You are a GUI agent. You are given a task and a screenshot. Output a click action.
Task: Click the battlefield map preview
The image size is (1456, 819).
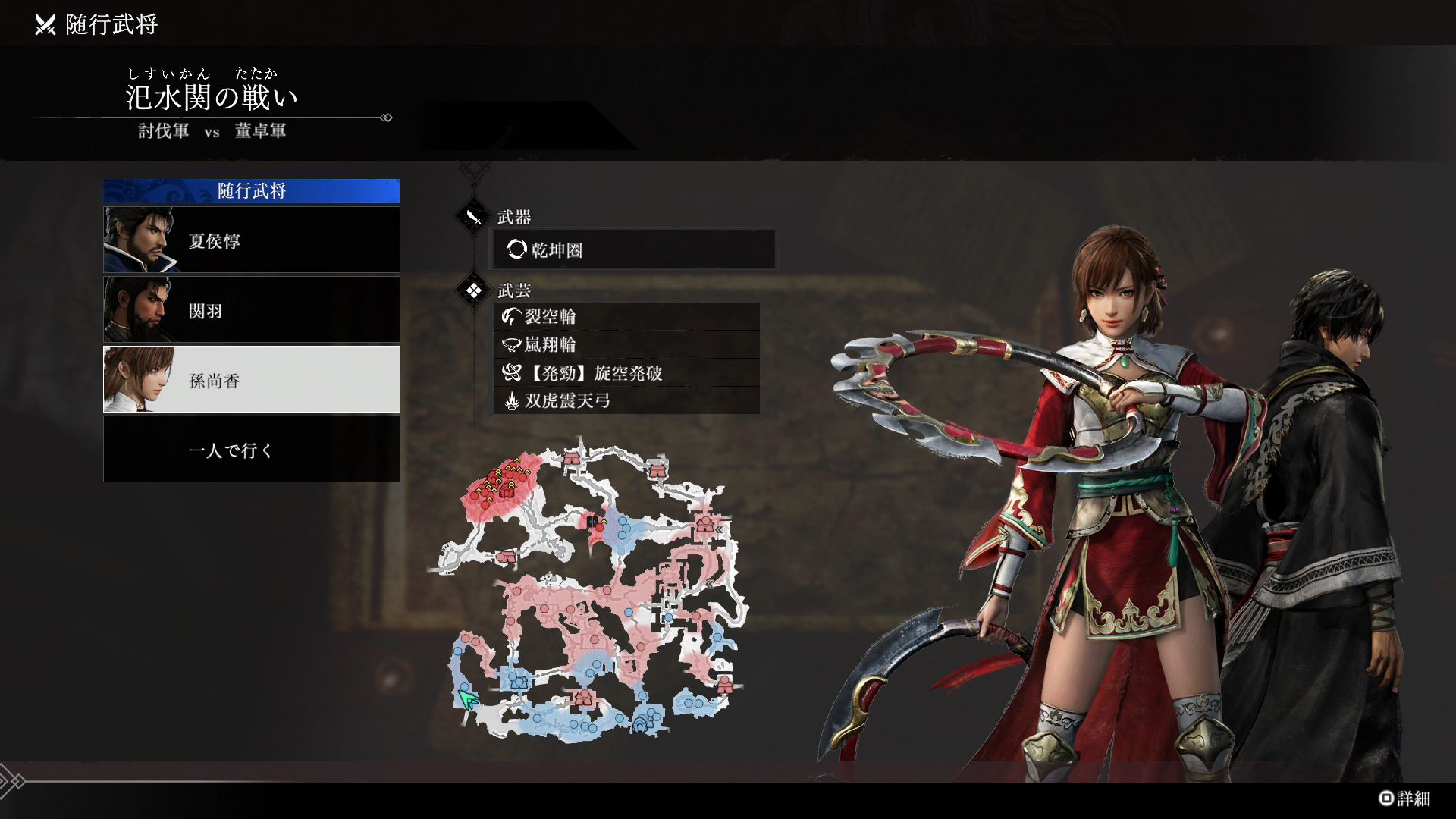tap(590, 591)
